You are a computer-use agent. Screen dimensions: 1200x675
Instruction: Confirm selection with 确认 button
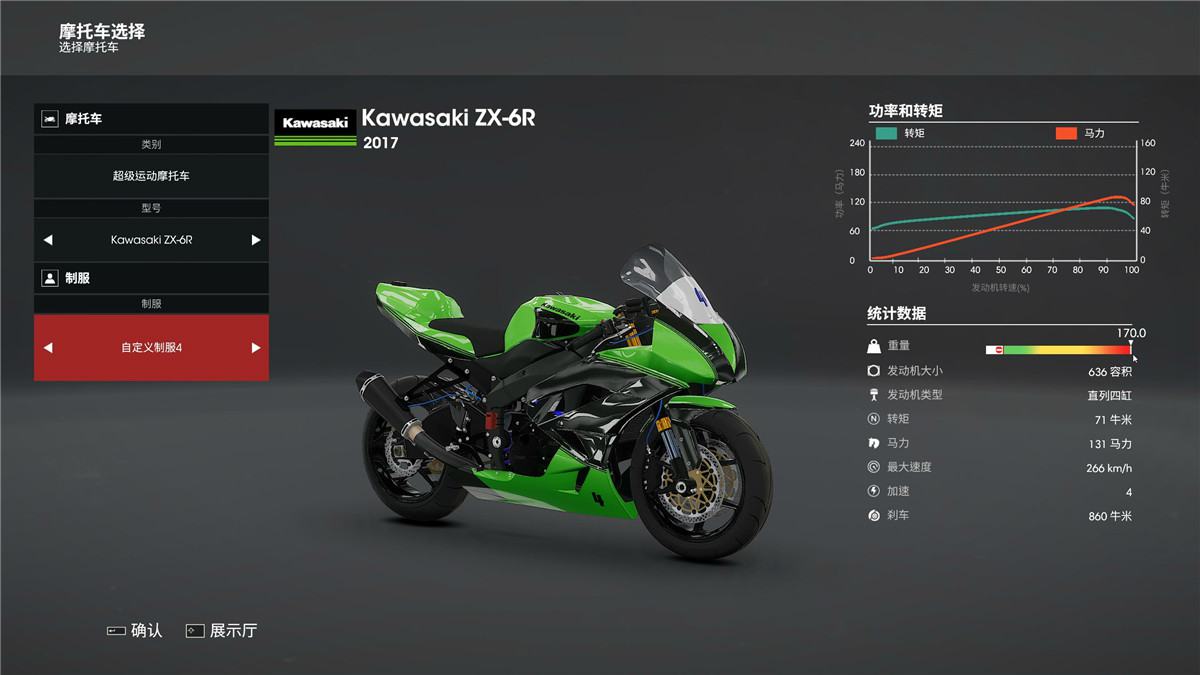point(135,631)
